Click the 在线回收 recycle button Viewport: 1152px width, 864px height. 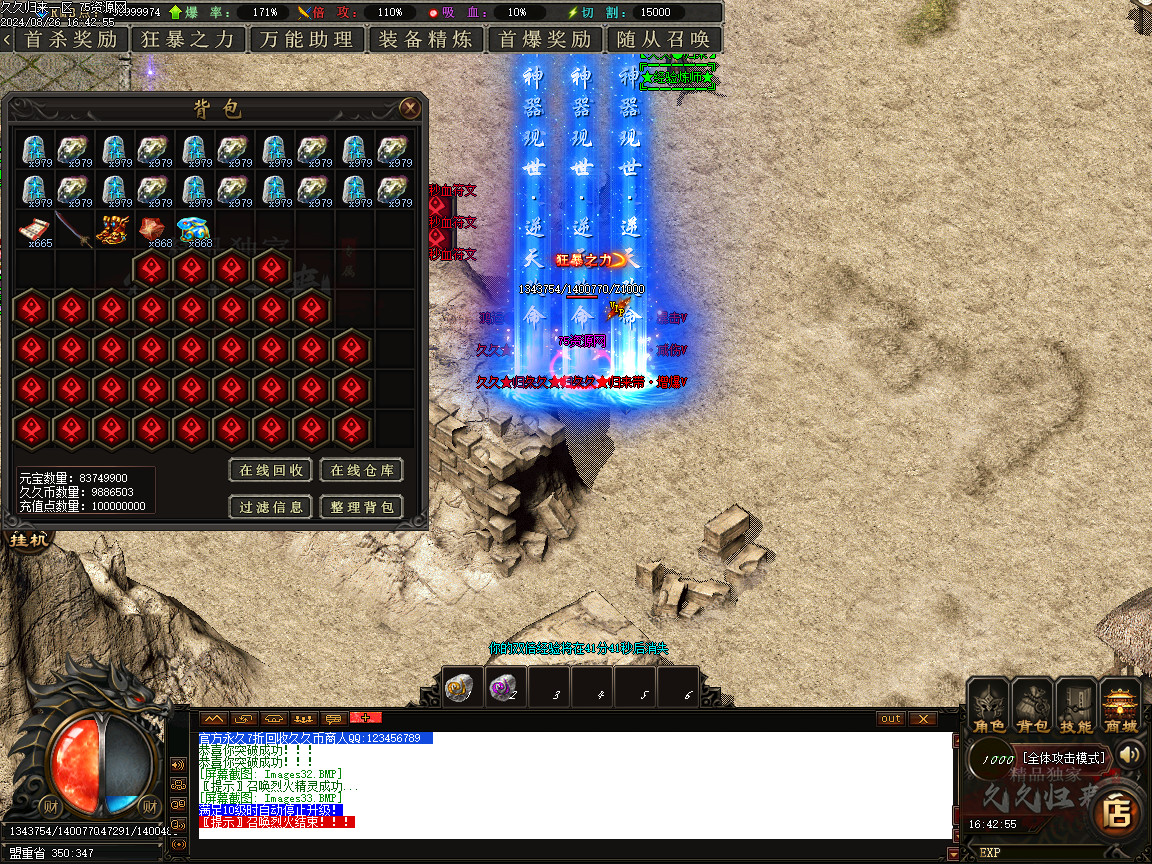click(272, 470)
